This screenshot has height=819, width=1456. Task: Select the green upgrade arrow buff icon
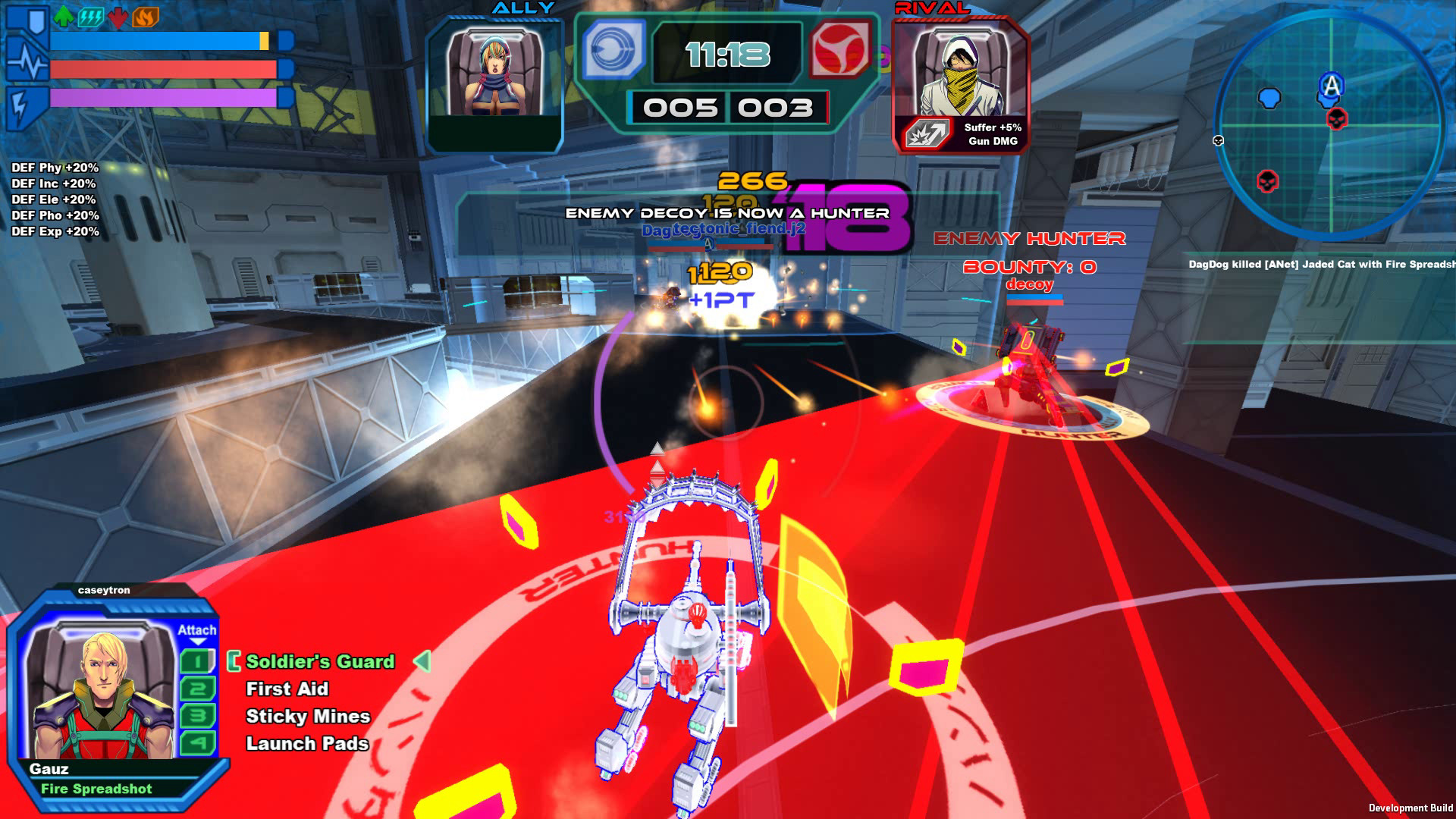pos(64,17)
